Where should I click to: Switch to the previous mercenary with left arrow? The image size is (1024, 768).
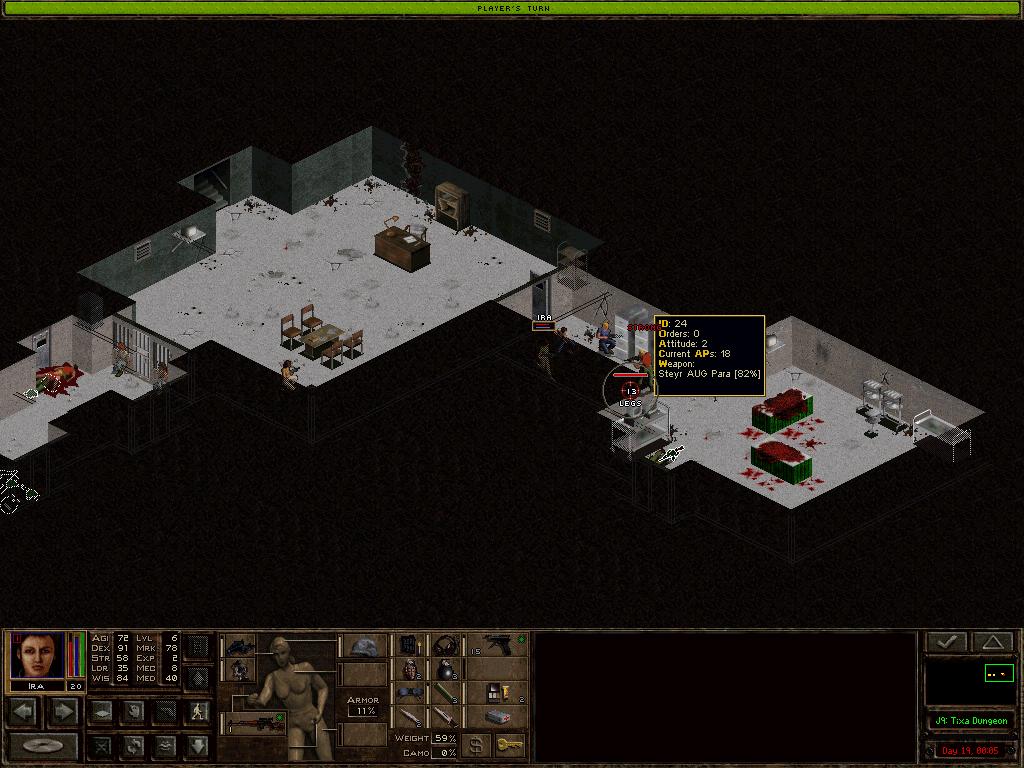click(x=24, y=712)
